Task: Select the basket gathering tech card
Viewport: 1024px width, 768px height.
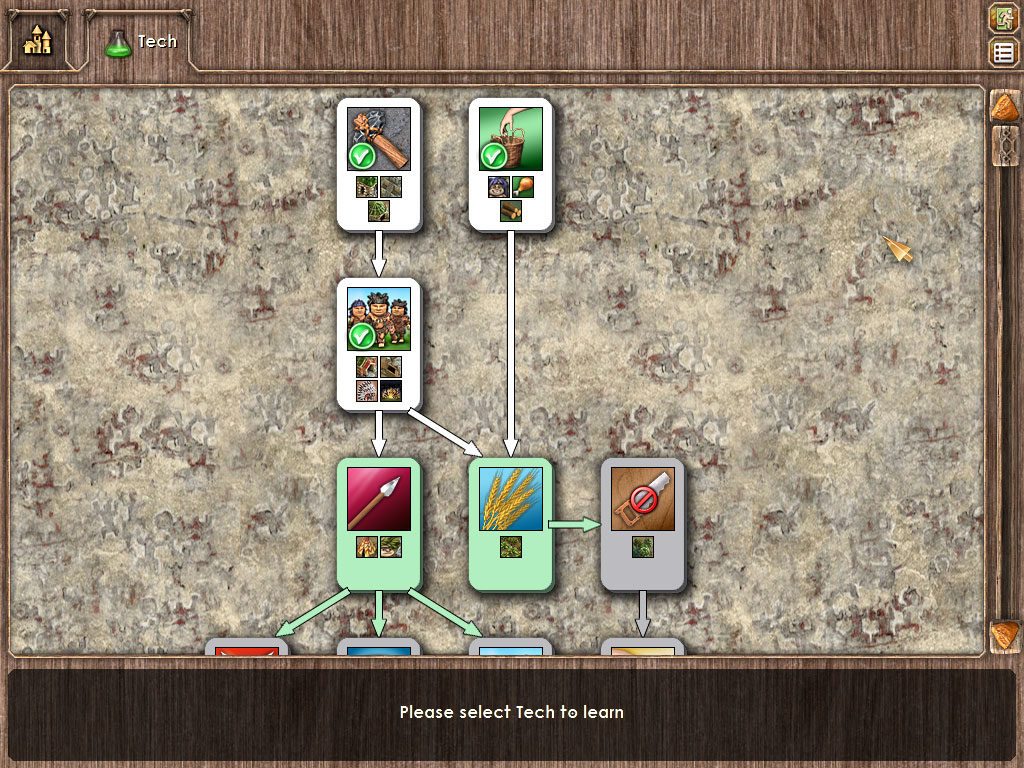Action: 511,165
